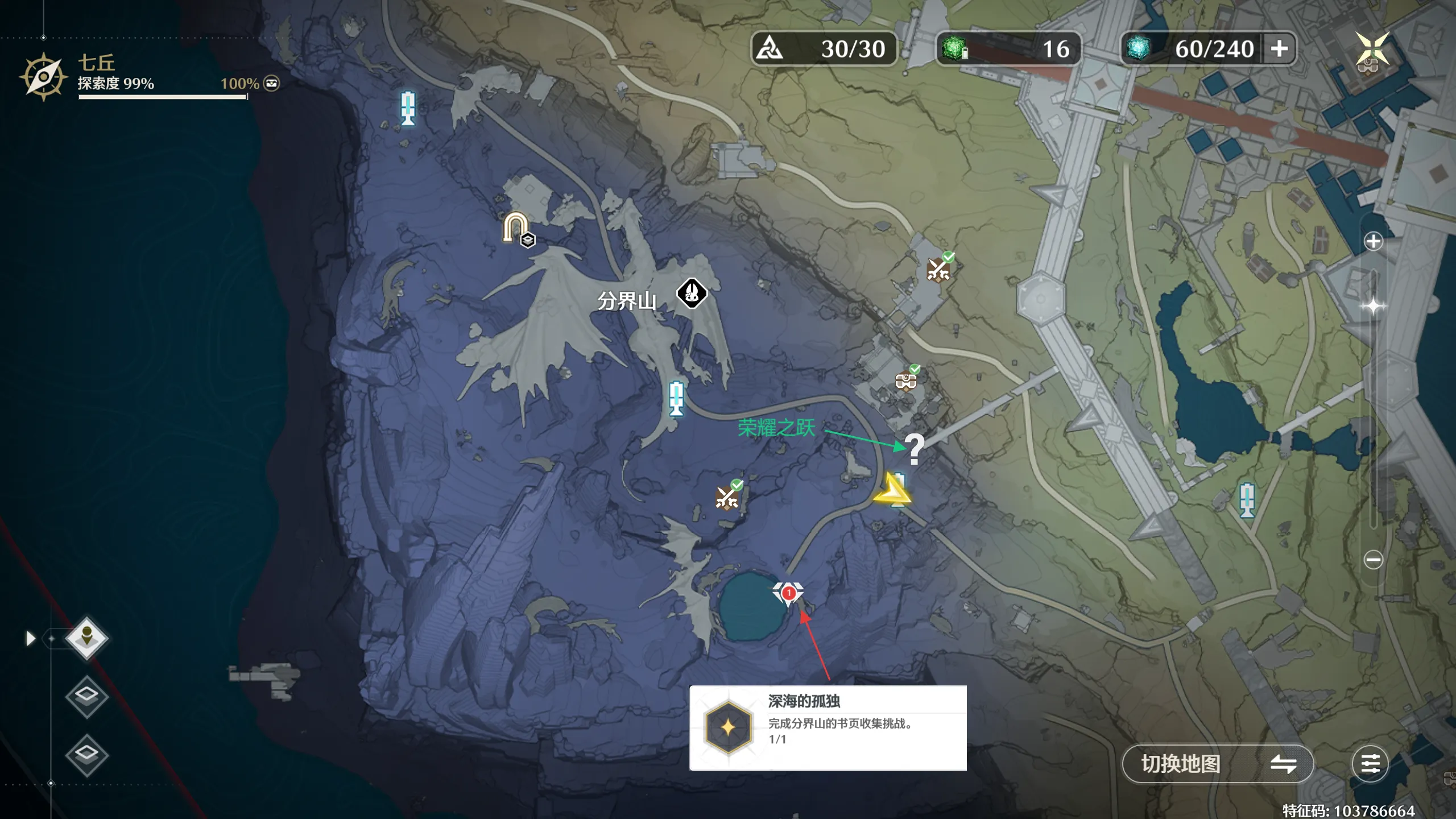Expand the layer panel with the arrow
The height and width of the screenshot is (819, 1456).
pyautogui.click(x=31, y=639)
